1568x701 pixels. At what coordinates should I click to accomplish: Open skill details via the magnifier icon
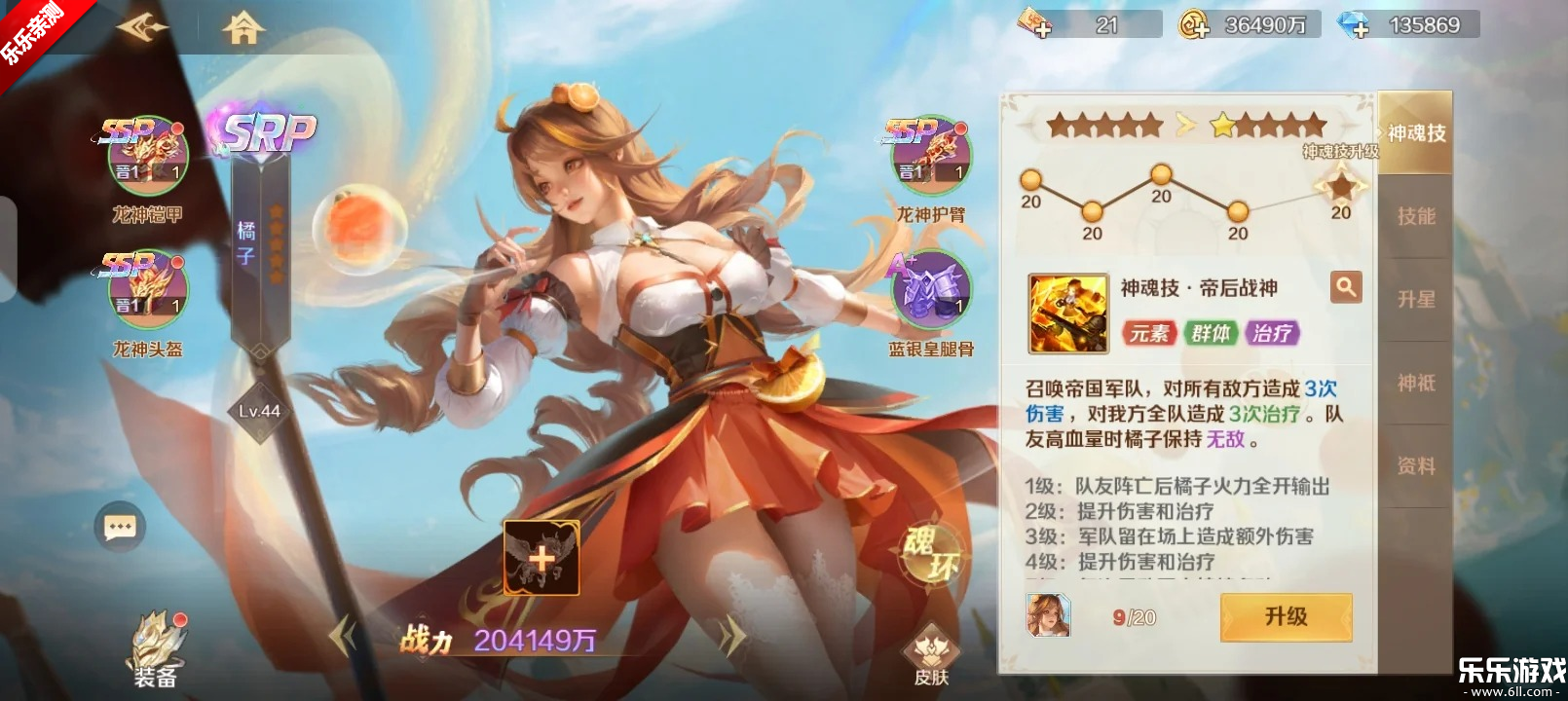tap(1346, 287)
